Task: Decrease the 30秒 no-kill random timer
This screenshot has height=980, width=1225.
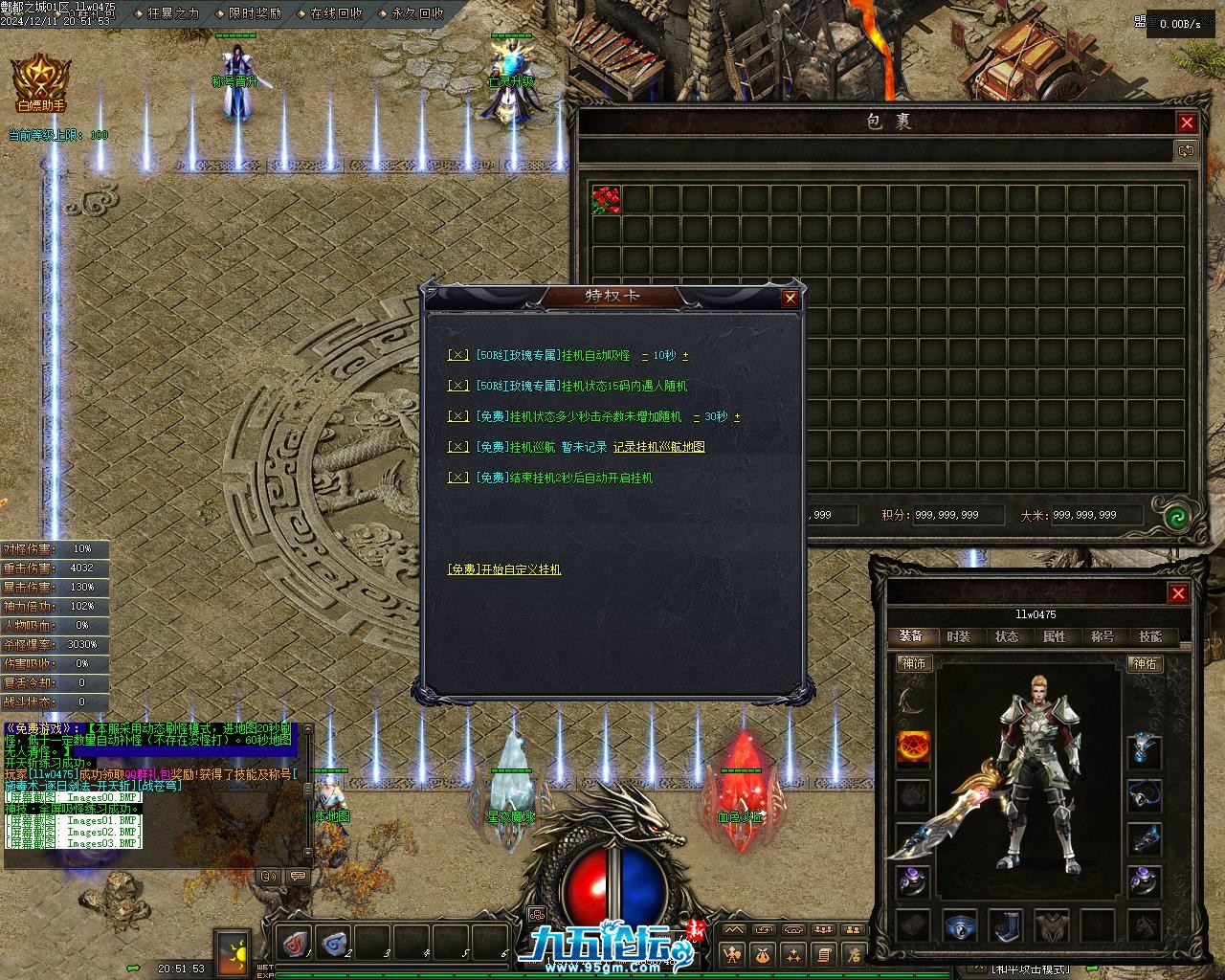Action: (x=697, y=417)
